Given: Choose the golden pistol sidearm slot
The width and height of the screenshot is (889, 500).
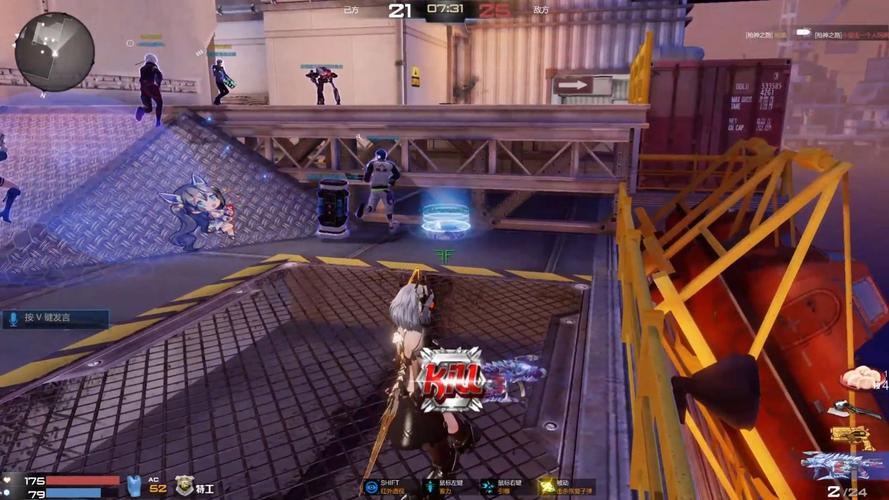Looking at the screenshot, I should [x=850, y=438].
